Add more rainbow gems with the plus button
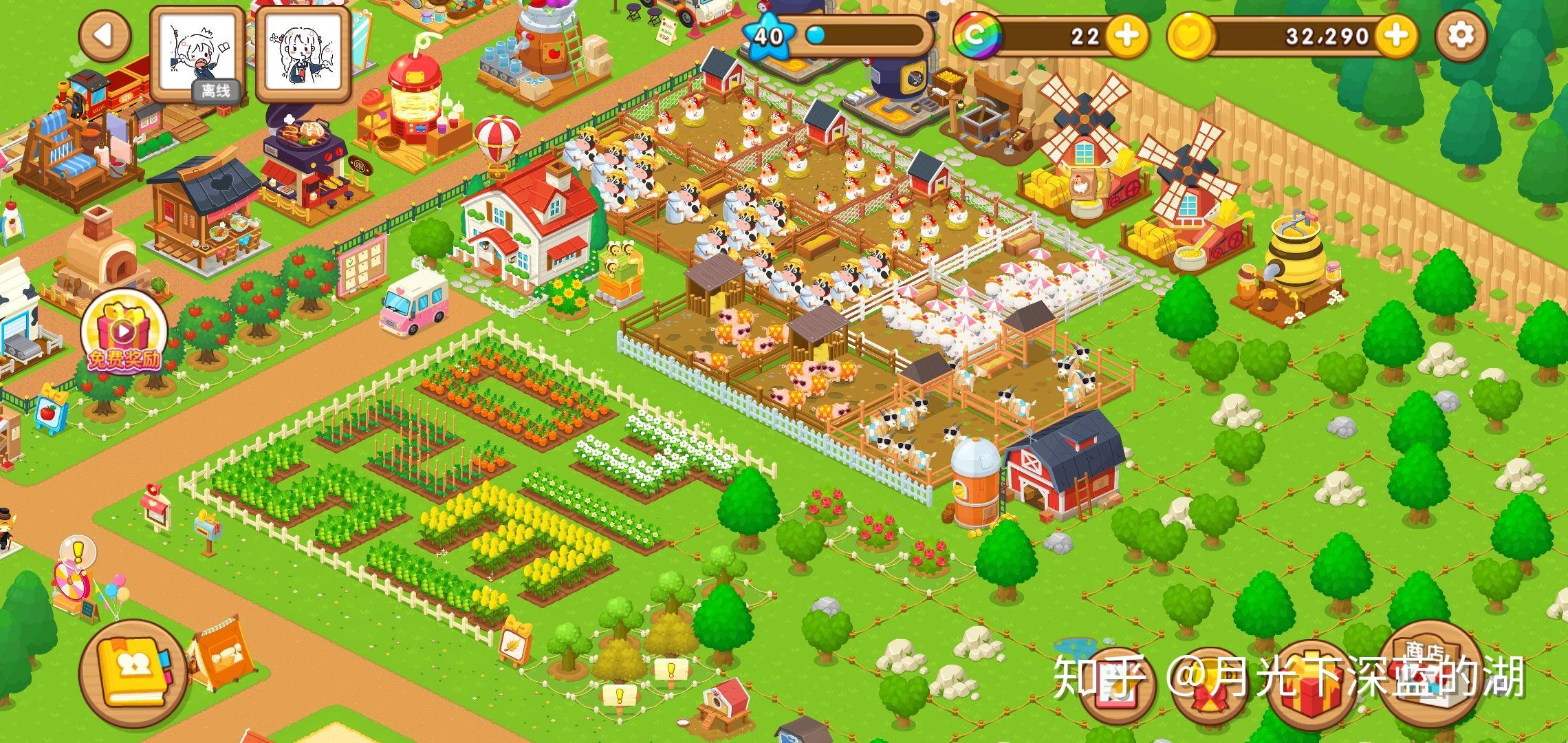Image resolution: width=1568 pixels, height=743 pixels. 1126,36
